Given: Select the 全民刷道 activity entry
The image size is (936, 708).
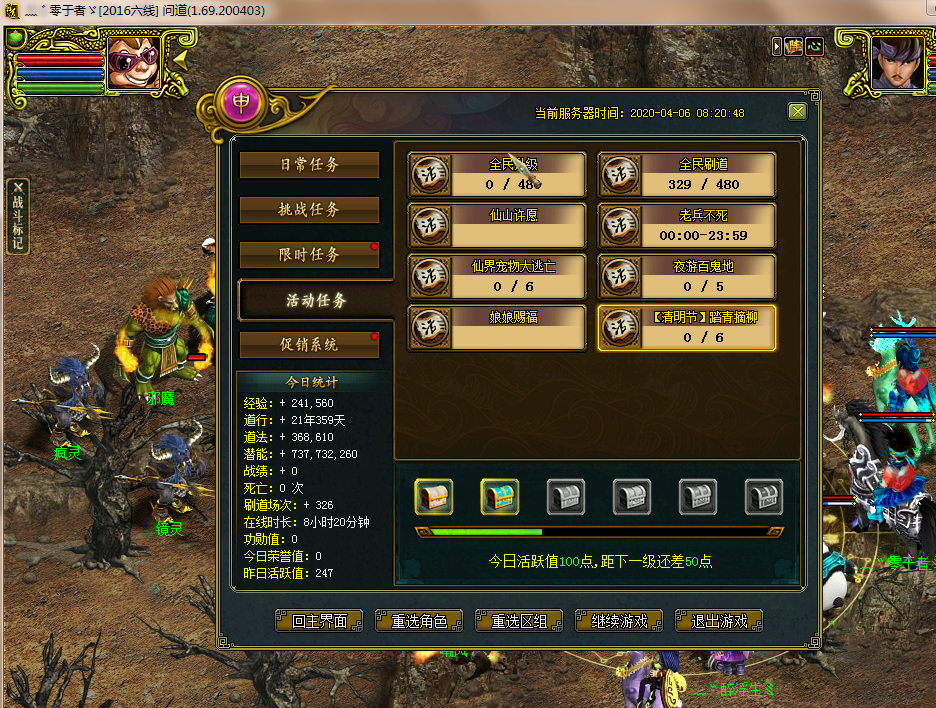Looking at the screenshot, I should pyautogui.click(x=687, y=174).
